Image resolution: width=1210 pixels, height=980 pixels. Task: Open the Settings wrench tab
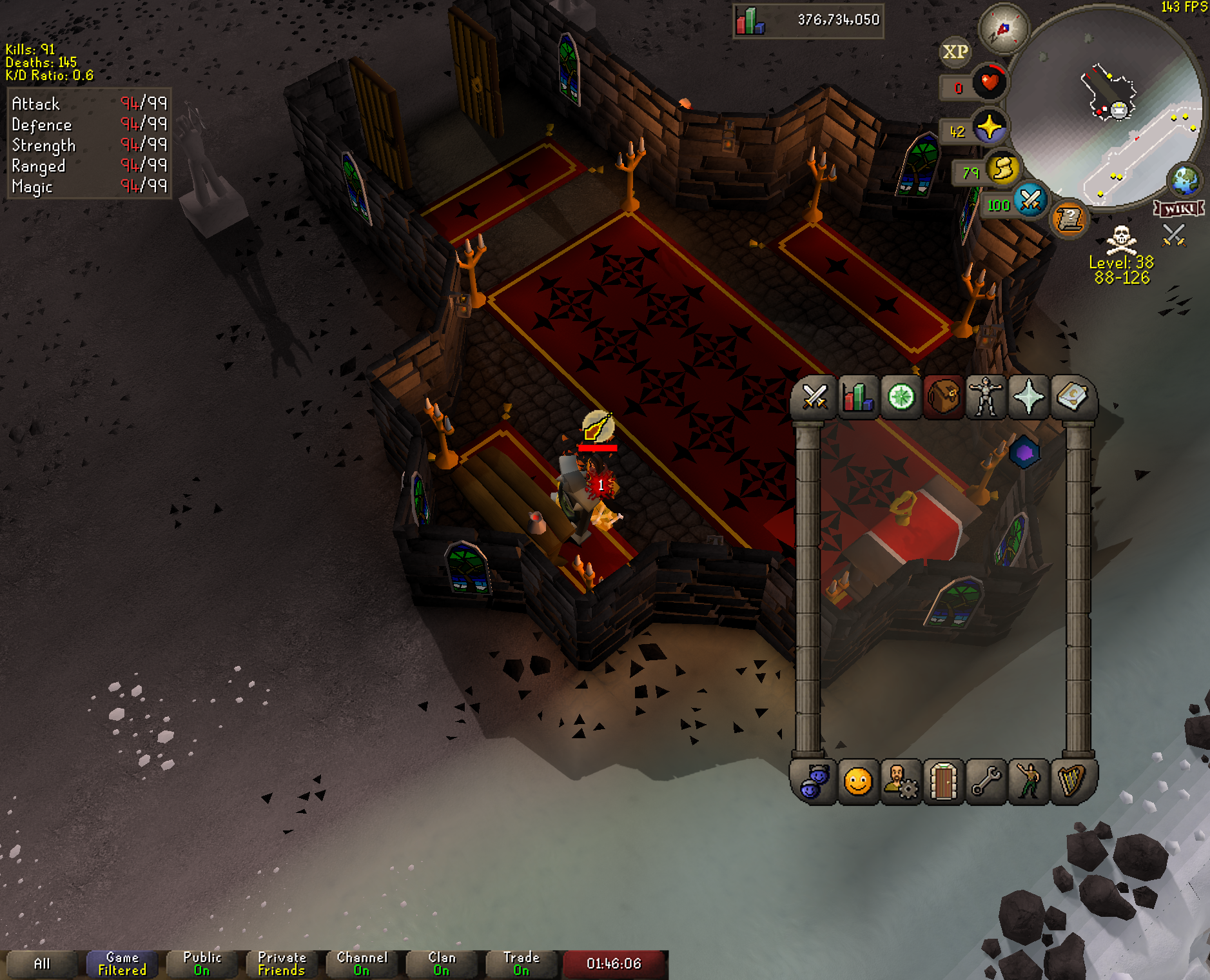coord(986,782)
